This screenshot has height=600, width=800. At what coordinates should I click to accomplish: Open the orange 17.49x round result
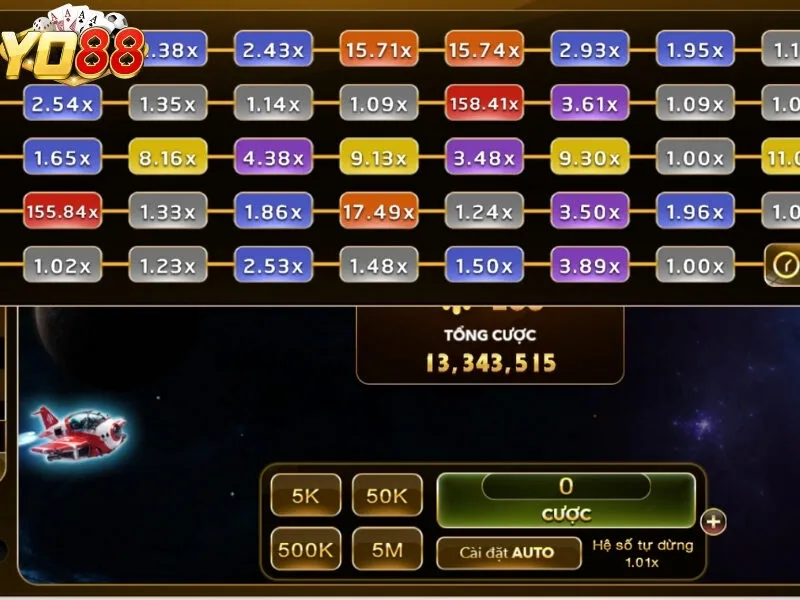click(378, 211)
